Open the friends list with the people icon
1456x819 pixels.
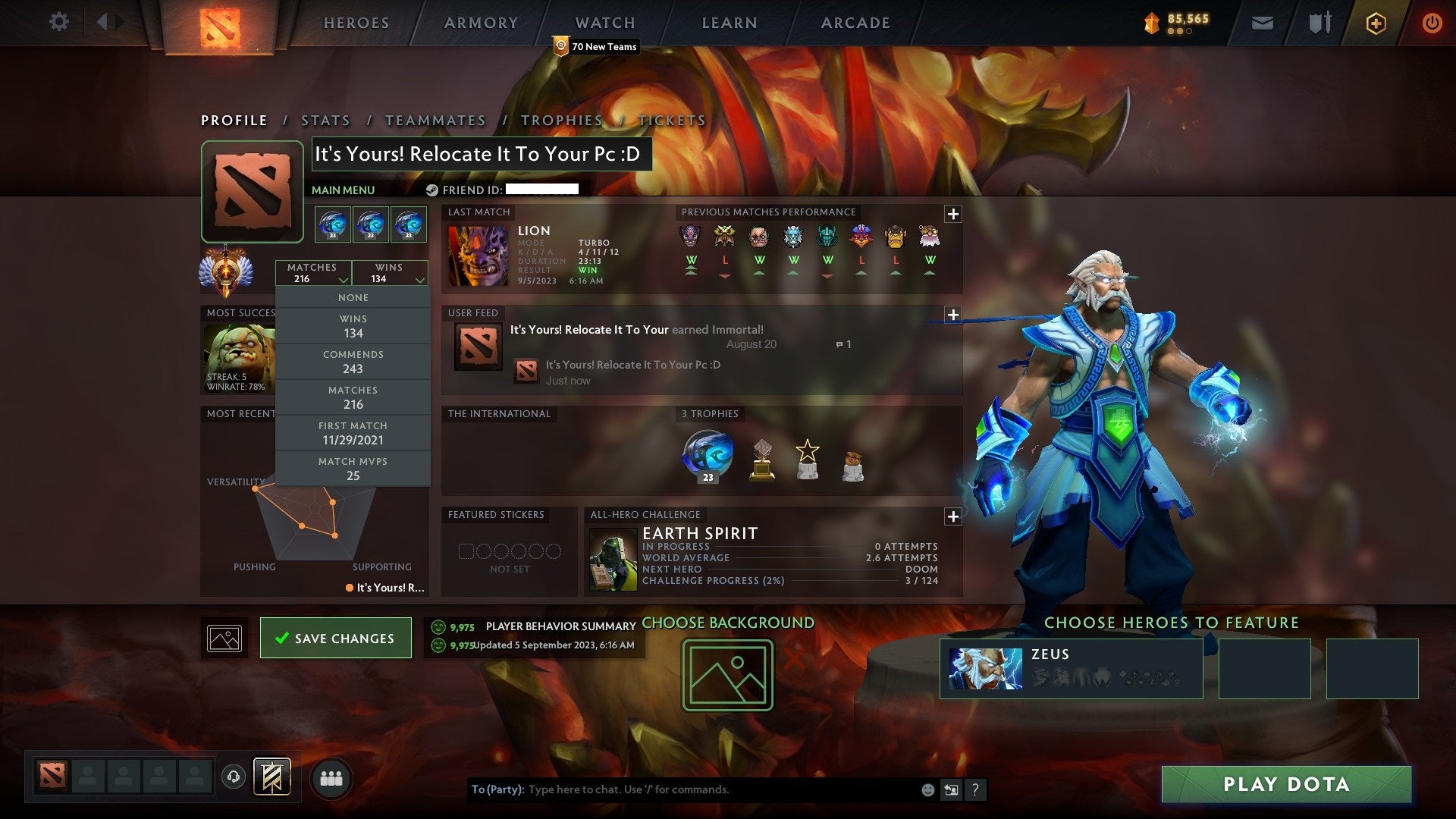(331, 777)
